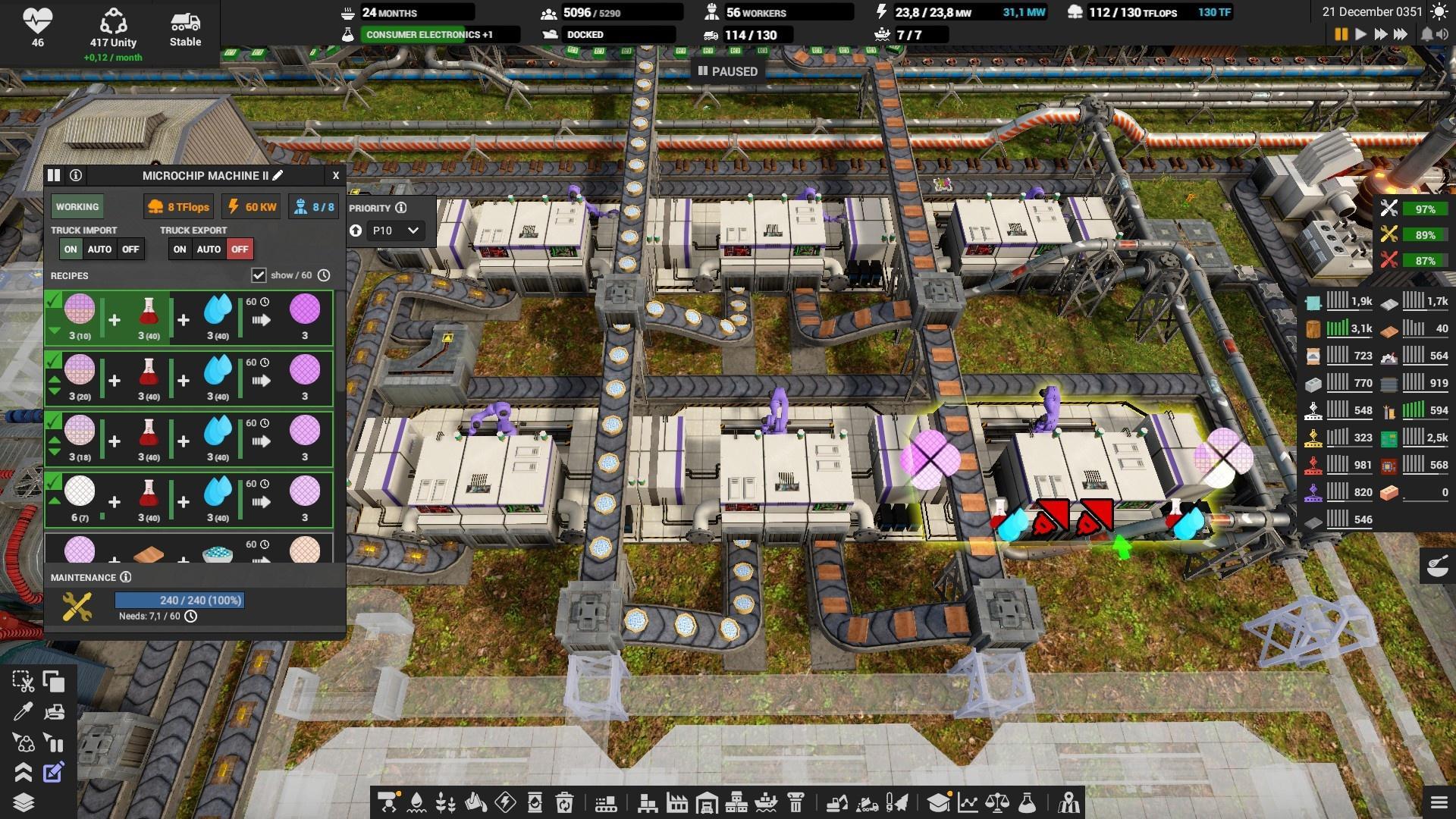Screen dimensions: 1456x819
Task: Pause this machine from its panel header
Action: pos(54,176)
